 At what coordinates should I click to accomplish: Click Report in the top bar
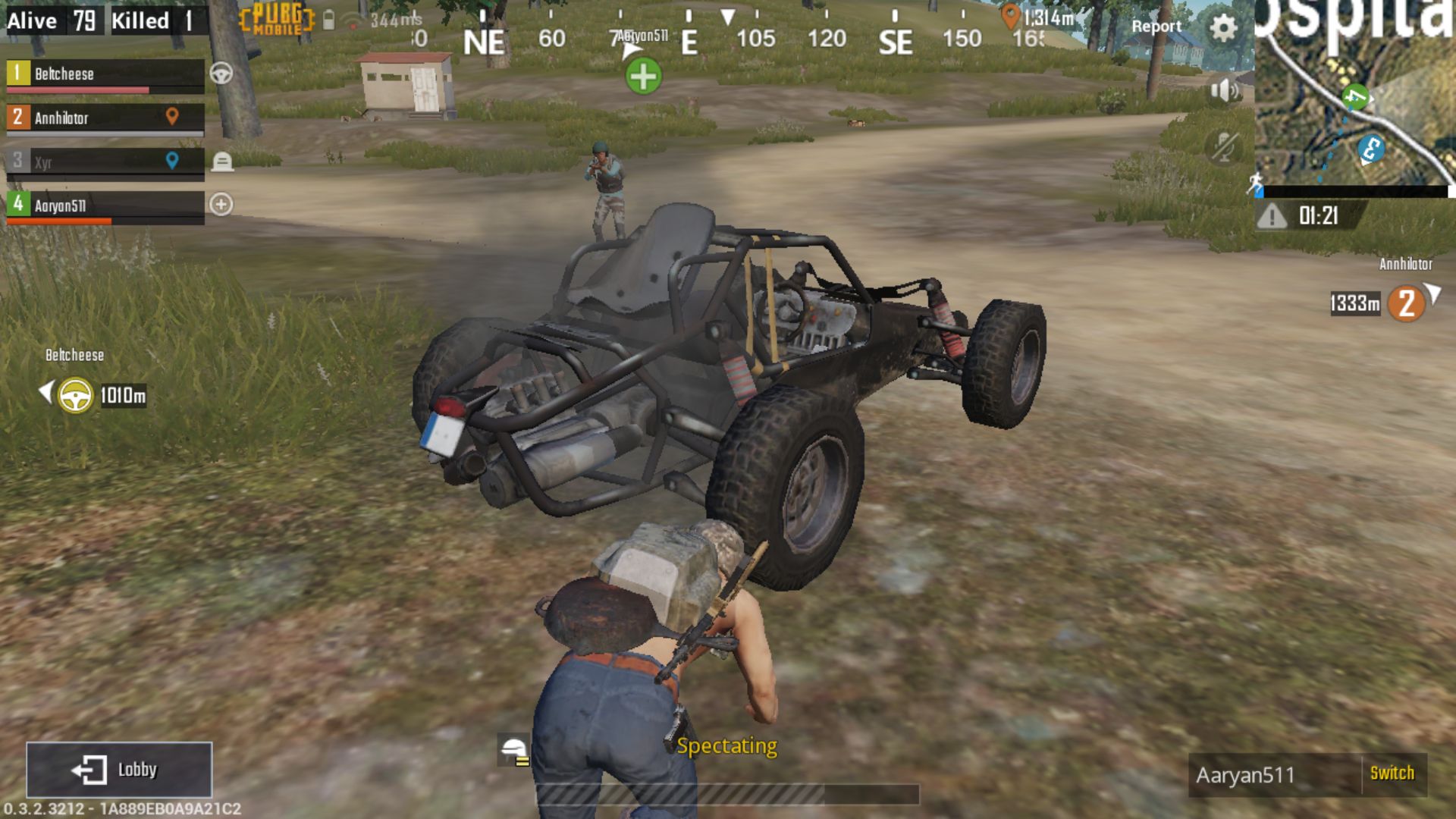tap(1156, 27)
